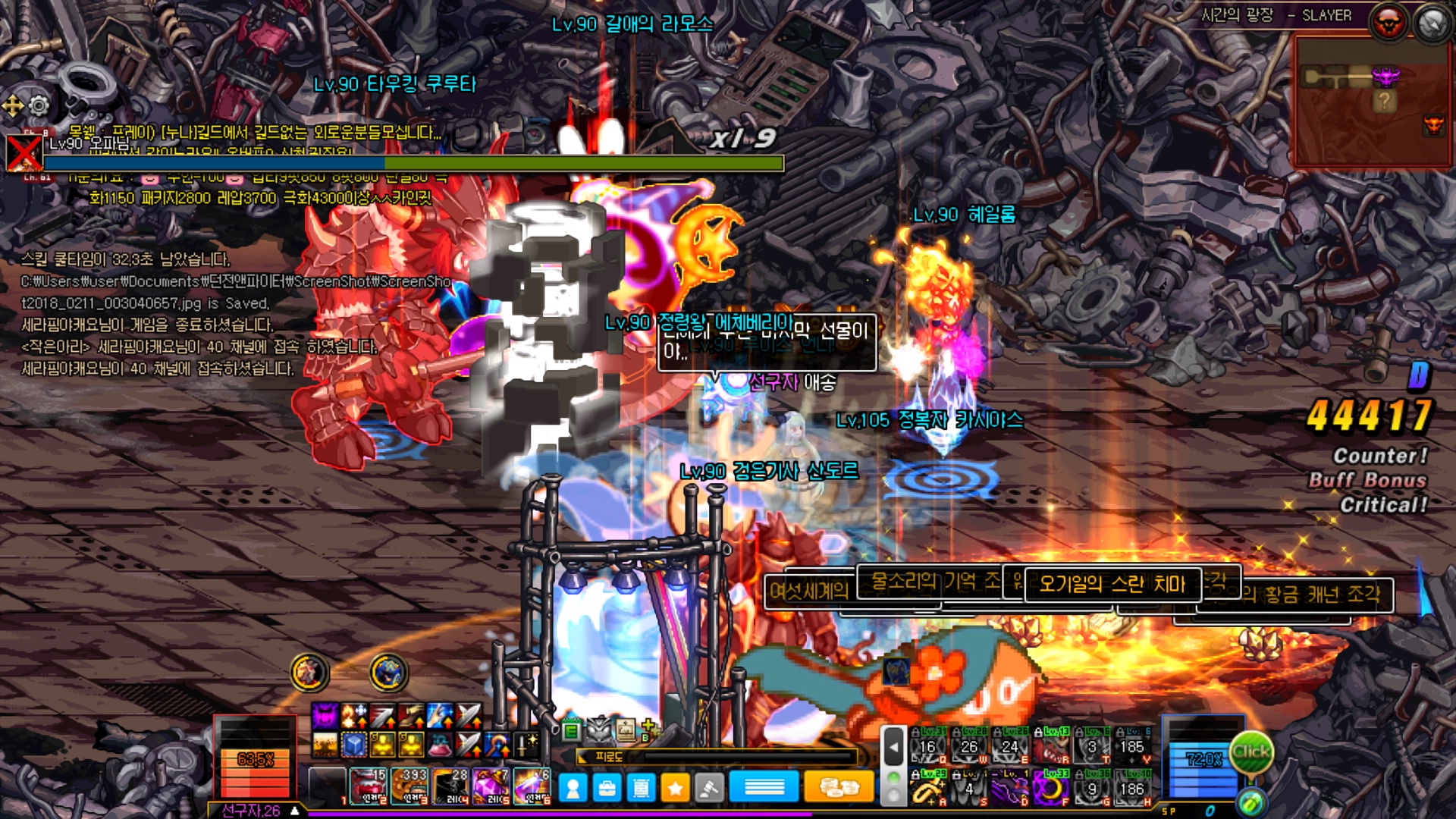Click the red bull-head icon above minimap
The image size is (1456, 819).
point(1388,24)
